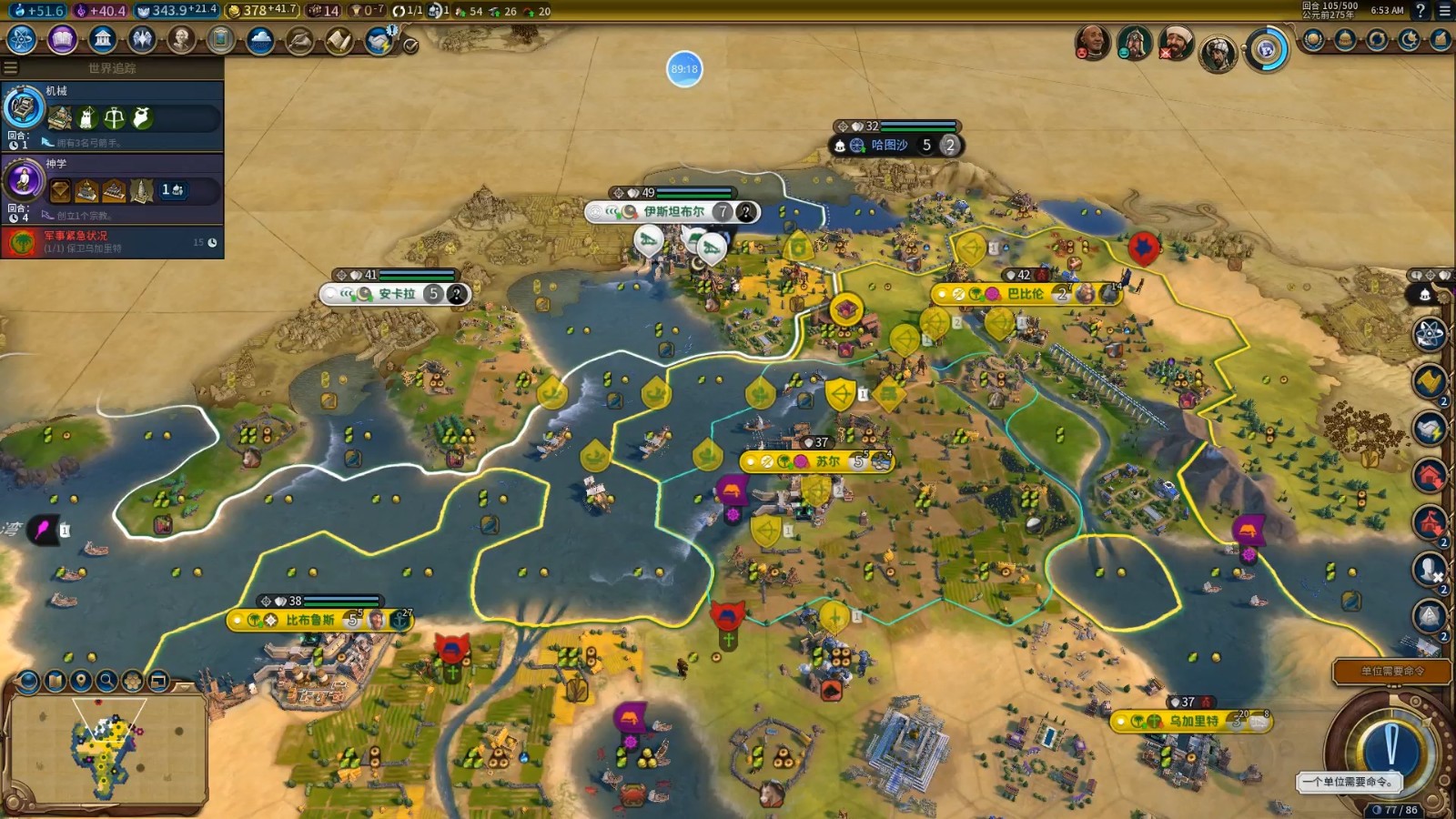This screenshot has height=819, width=1456.
Task: Open the Great People portrait icon
Action: coord(181,39)
